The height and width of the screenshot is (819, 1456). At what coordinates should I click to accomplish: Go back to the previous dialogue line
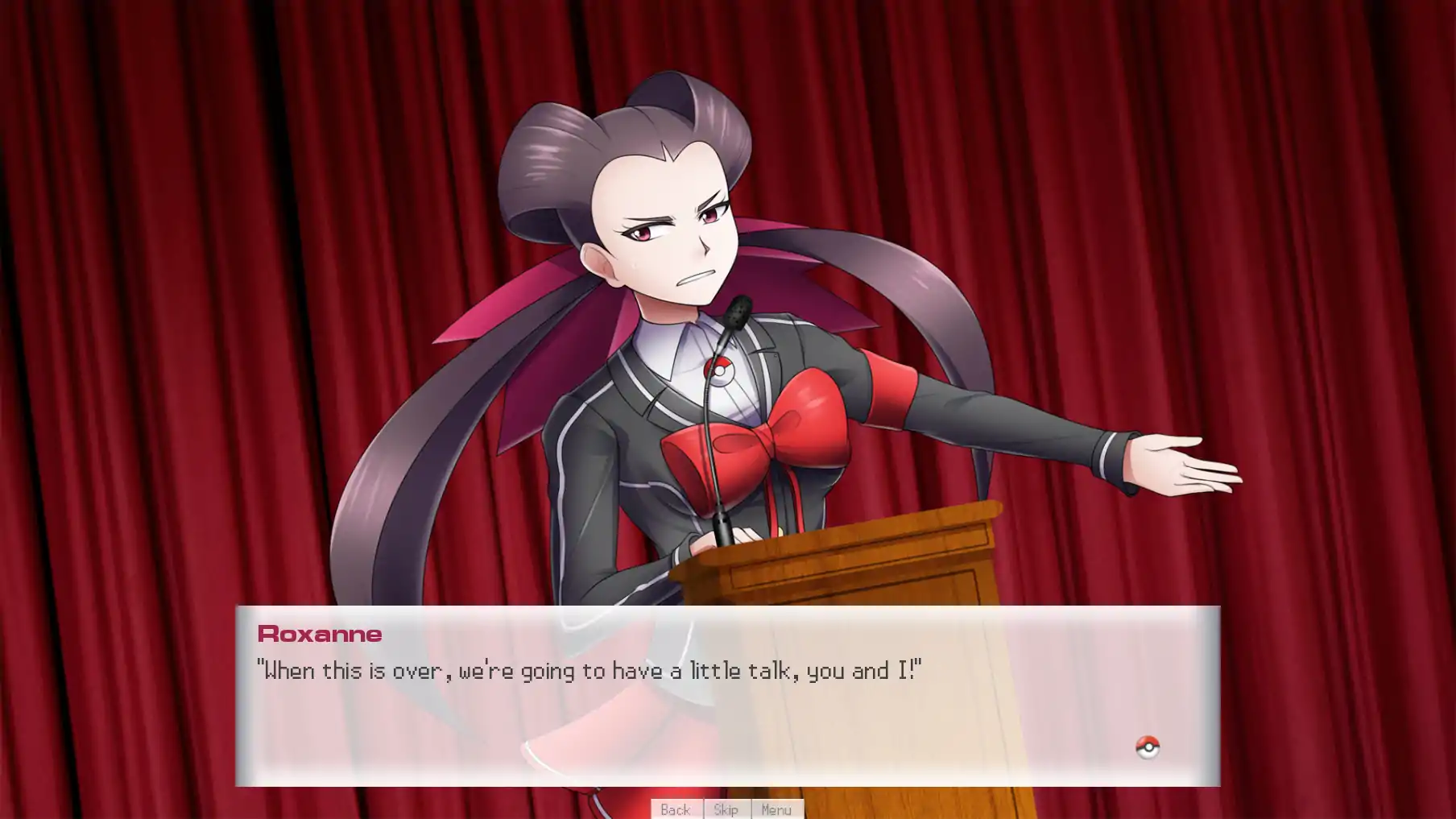click(x=676, y=809)
